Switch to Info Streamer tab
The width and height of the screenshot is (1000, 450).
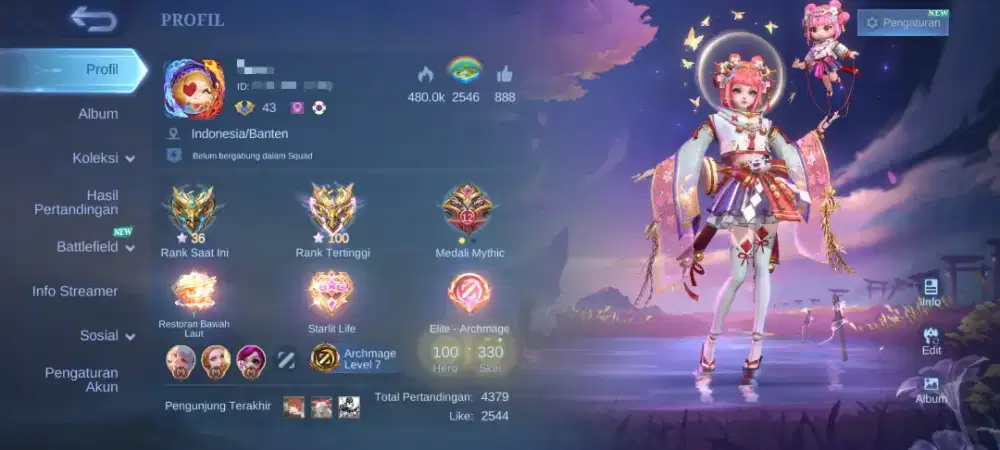(75, 291)
